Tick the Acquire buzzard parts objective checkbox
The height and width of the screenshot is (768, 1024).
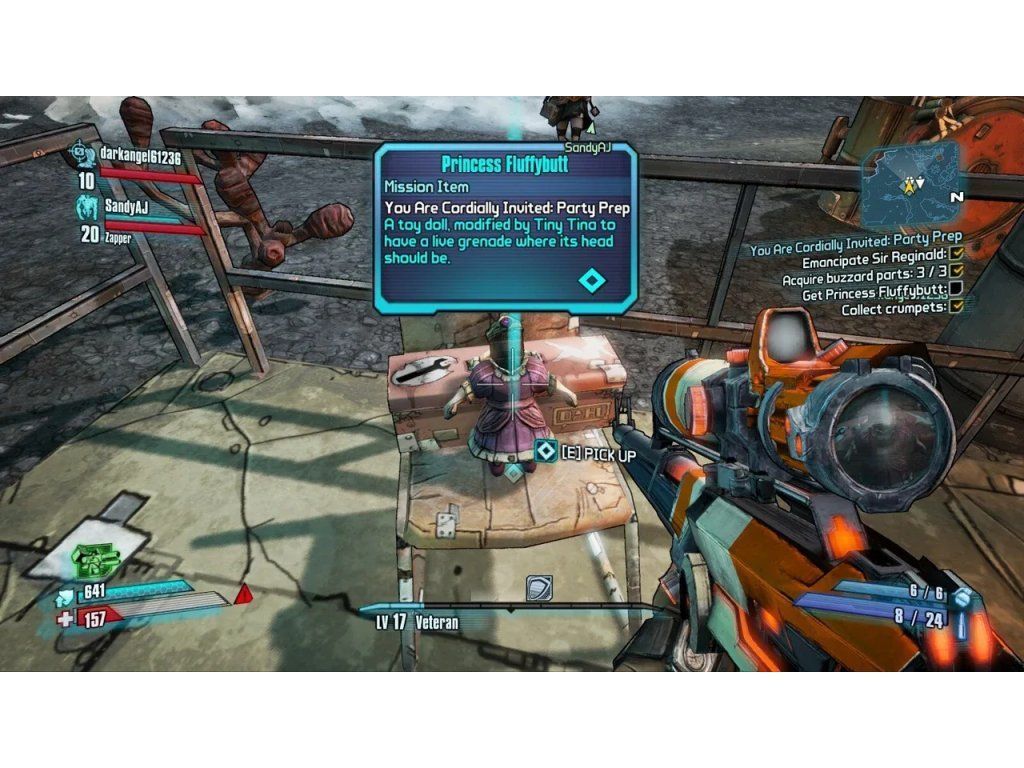coord(956,271)
